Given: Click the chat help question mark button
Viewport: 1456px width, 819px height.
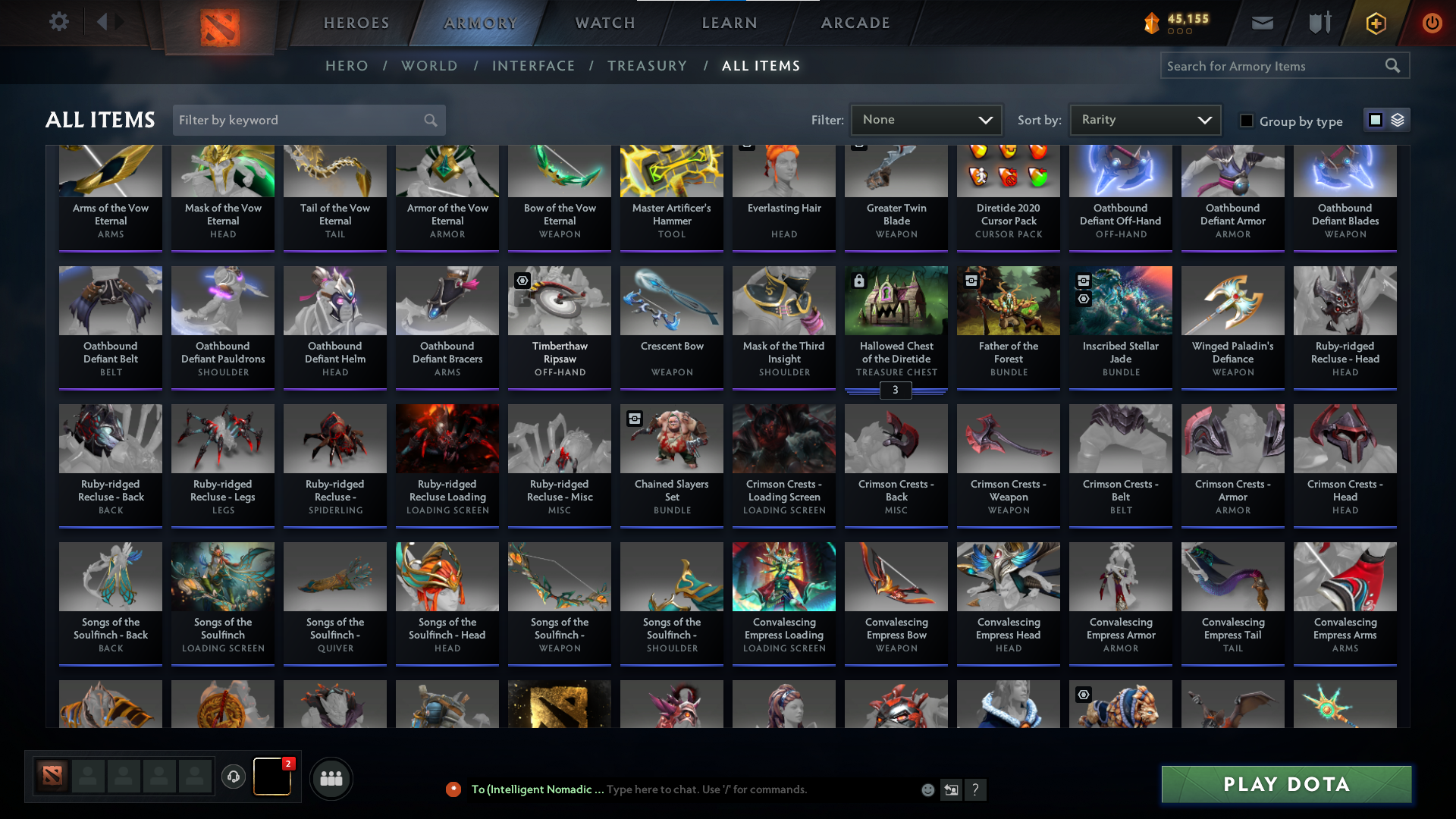Looking at the screenshot, I should [976, 790].
